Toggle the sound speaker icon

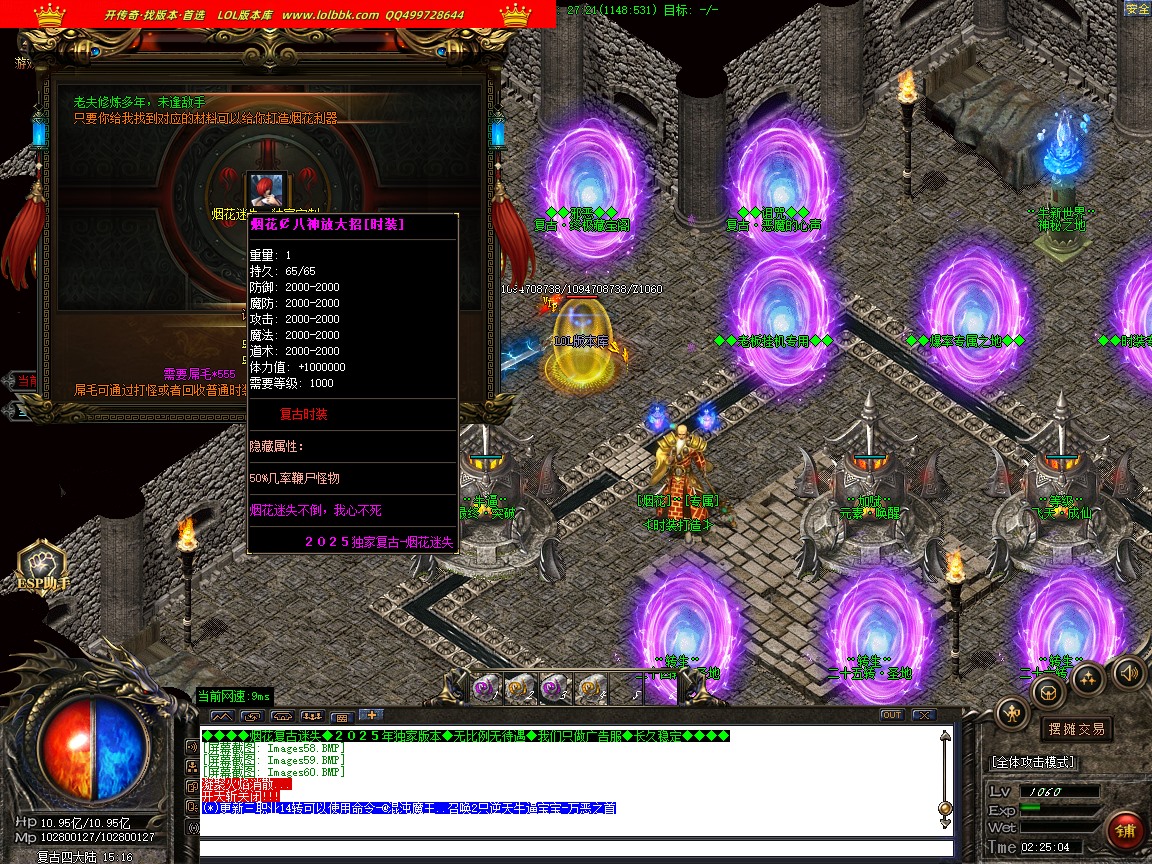pos(1128,671)
